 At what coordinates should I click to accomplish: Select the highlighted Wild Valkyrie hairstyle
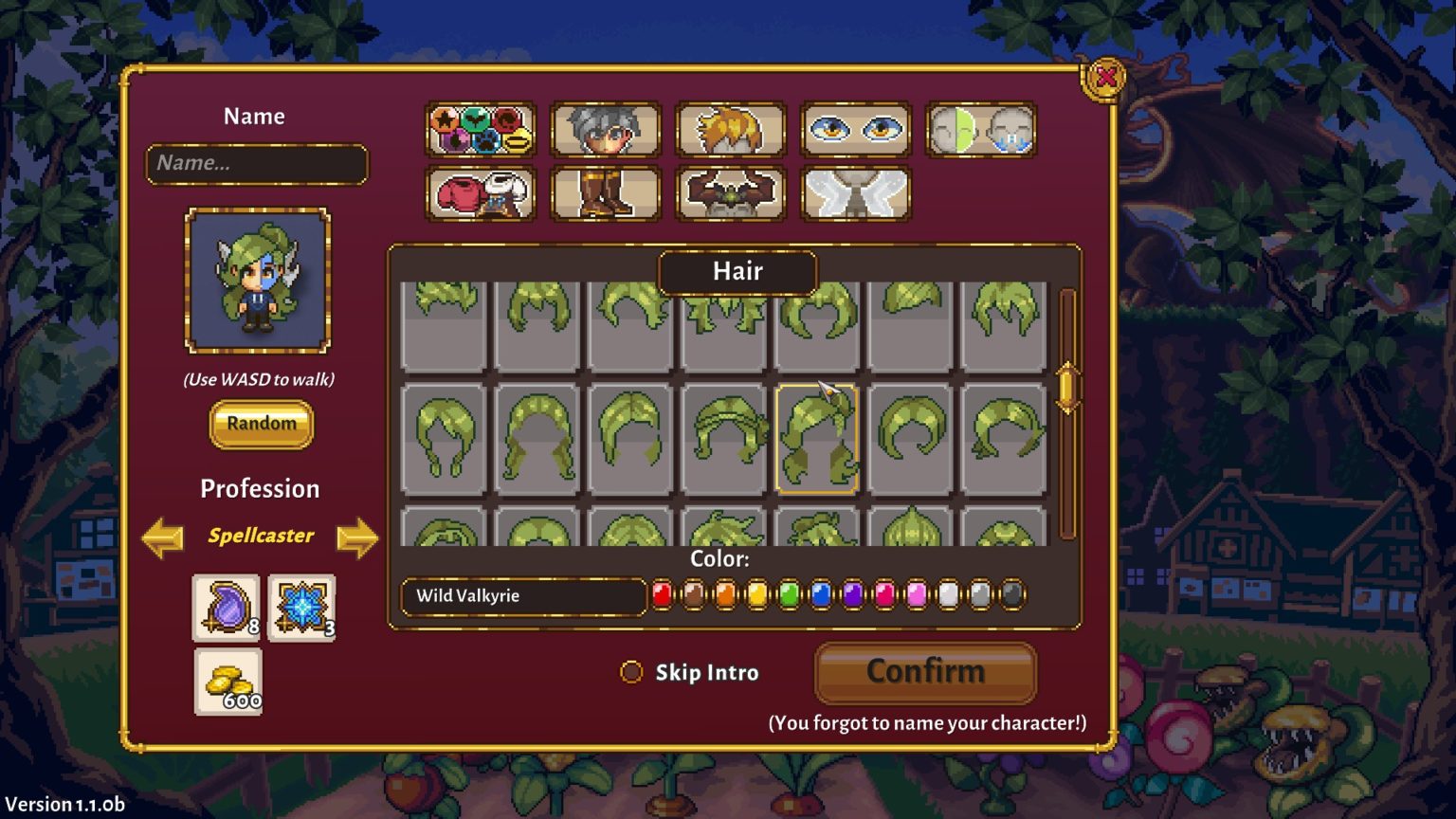(x=816, y=439)
